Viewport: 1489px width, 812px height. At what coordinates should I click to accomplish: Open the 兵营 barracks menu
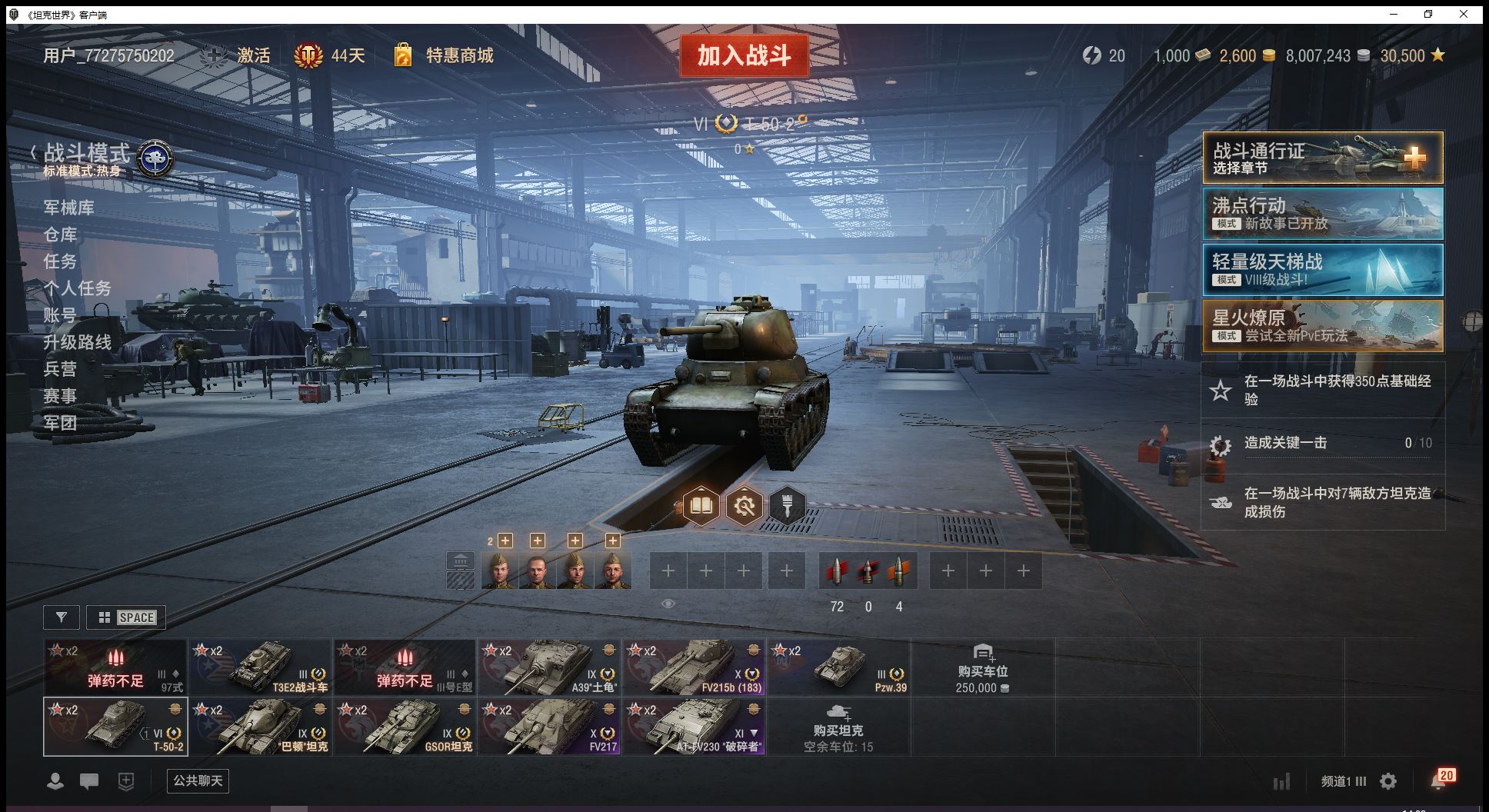click(x=60, y=369)
